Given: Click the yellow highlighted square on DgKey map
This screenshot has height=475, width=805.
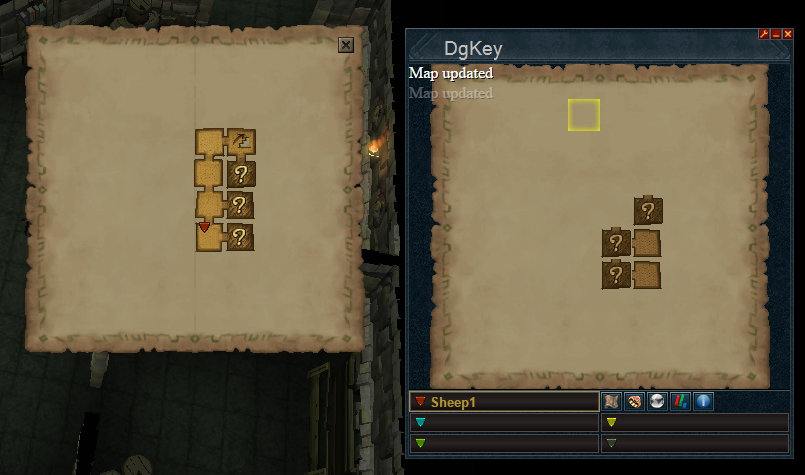Looking at the screenshot, I should [x=584, y=115].
